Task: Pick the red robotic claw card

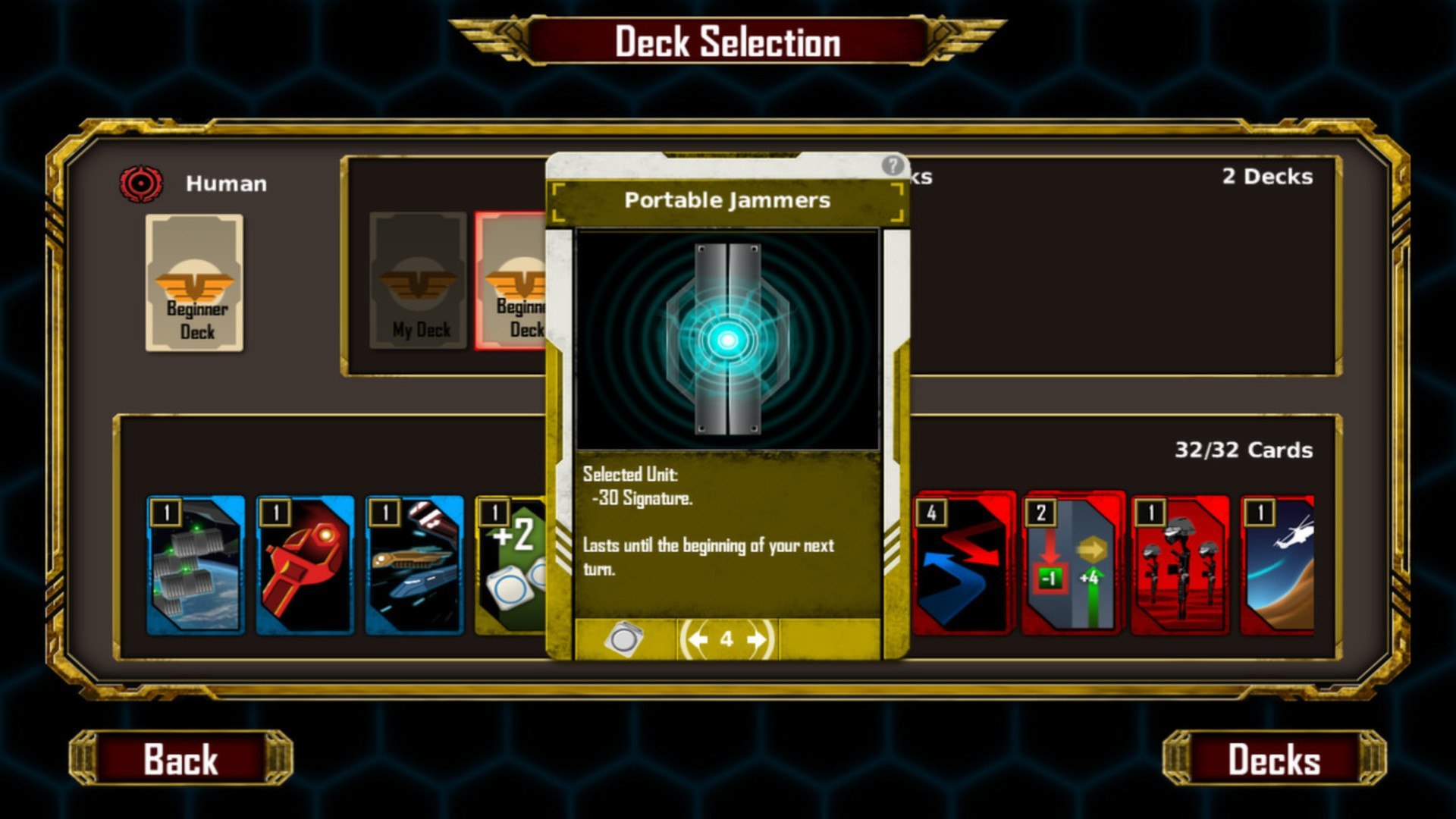Action: pyautogui.click(x=305, y=565)
